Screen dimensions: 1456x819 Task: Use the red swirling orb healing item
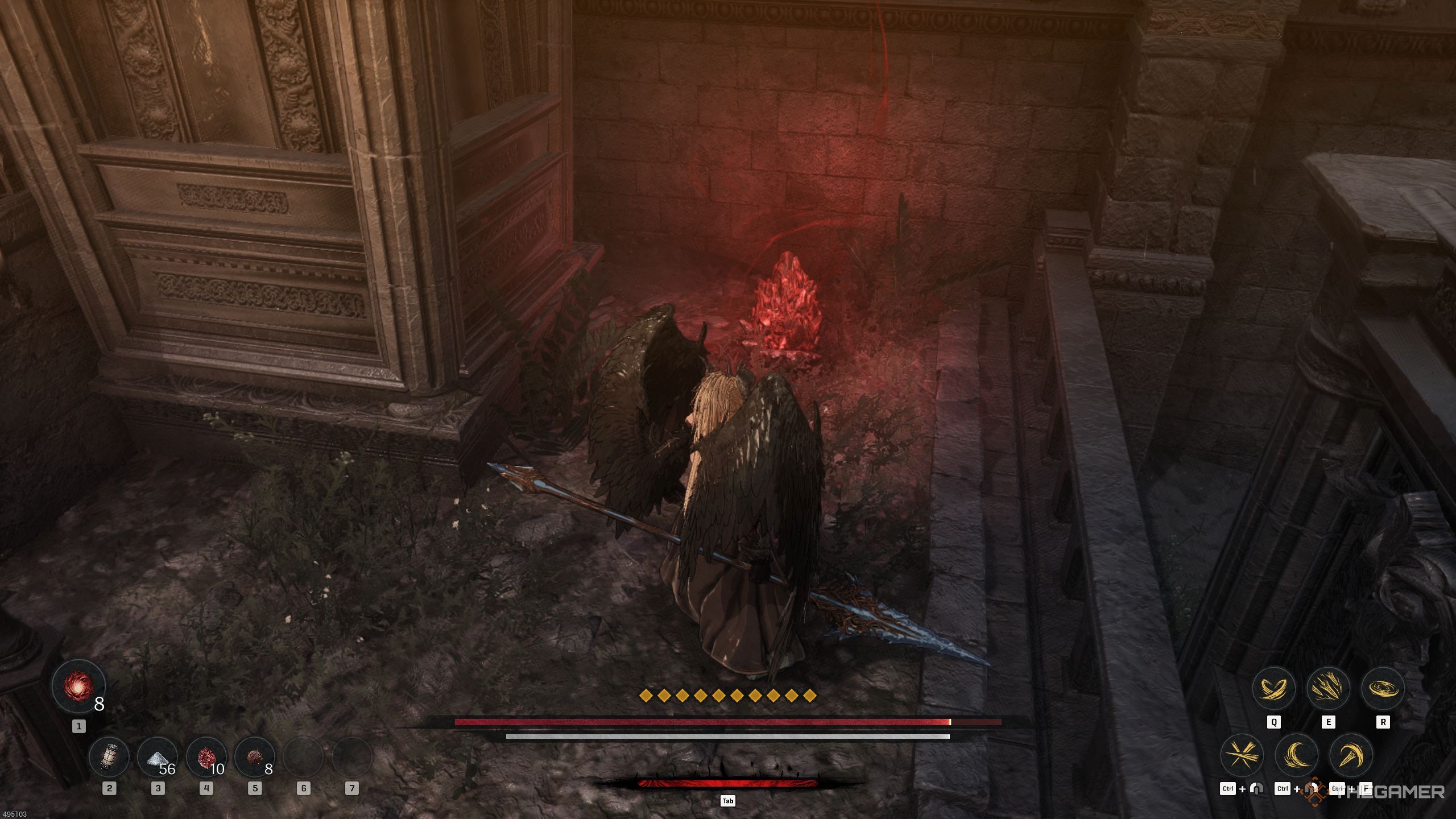click(x=78, y=686)
